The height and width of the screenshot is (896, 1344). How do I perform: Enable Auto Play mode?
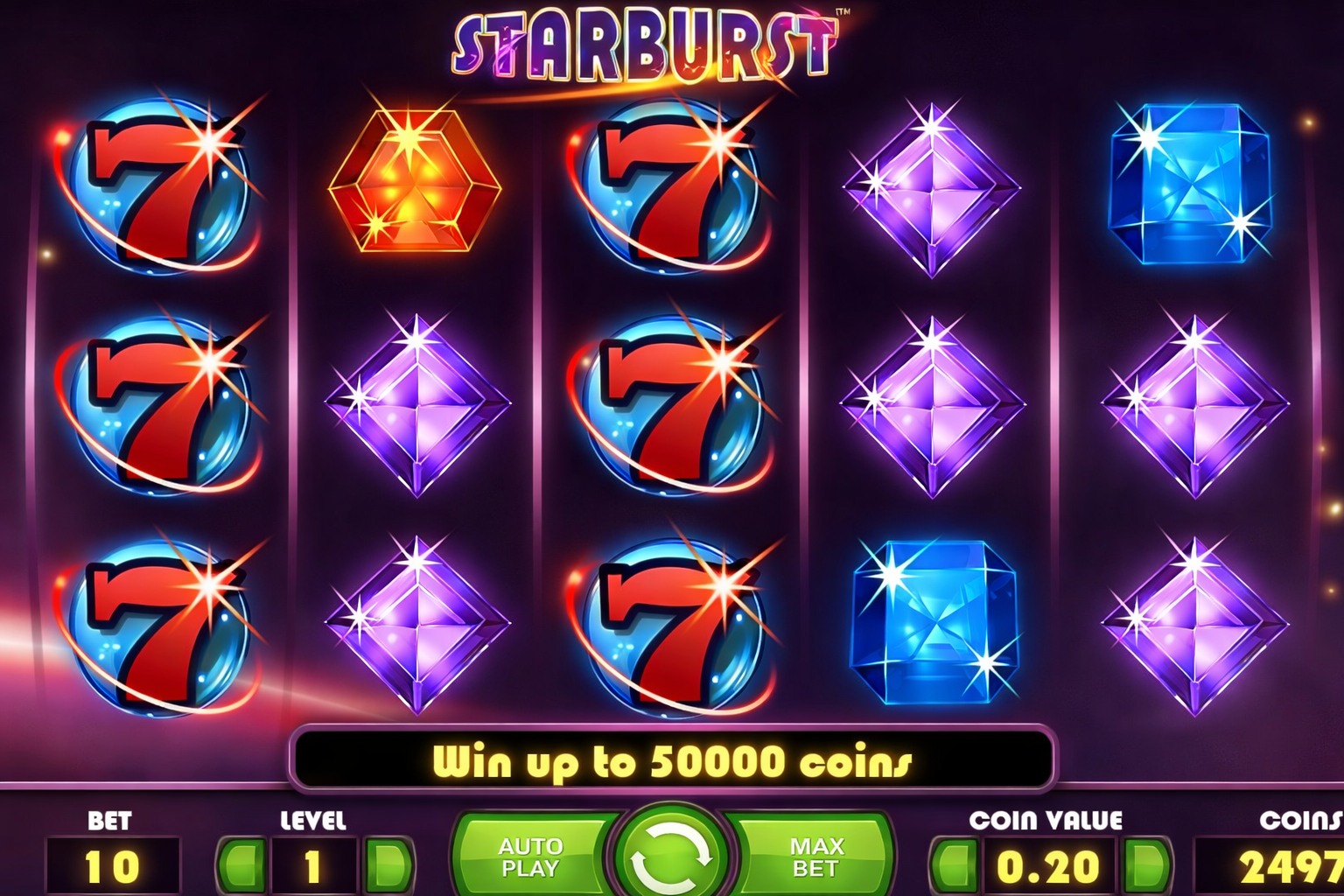pos(531,856)
